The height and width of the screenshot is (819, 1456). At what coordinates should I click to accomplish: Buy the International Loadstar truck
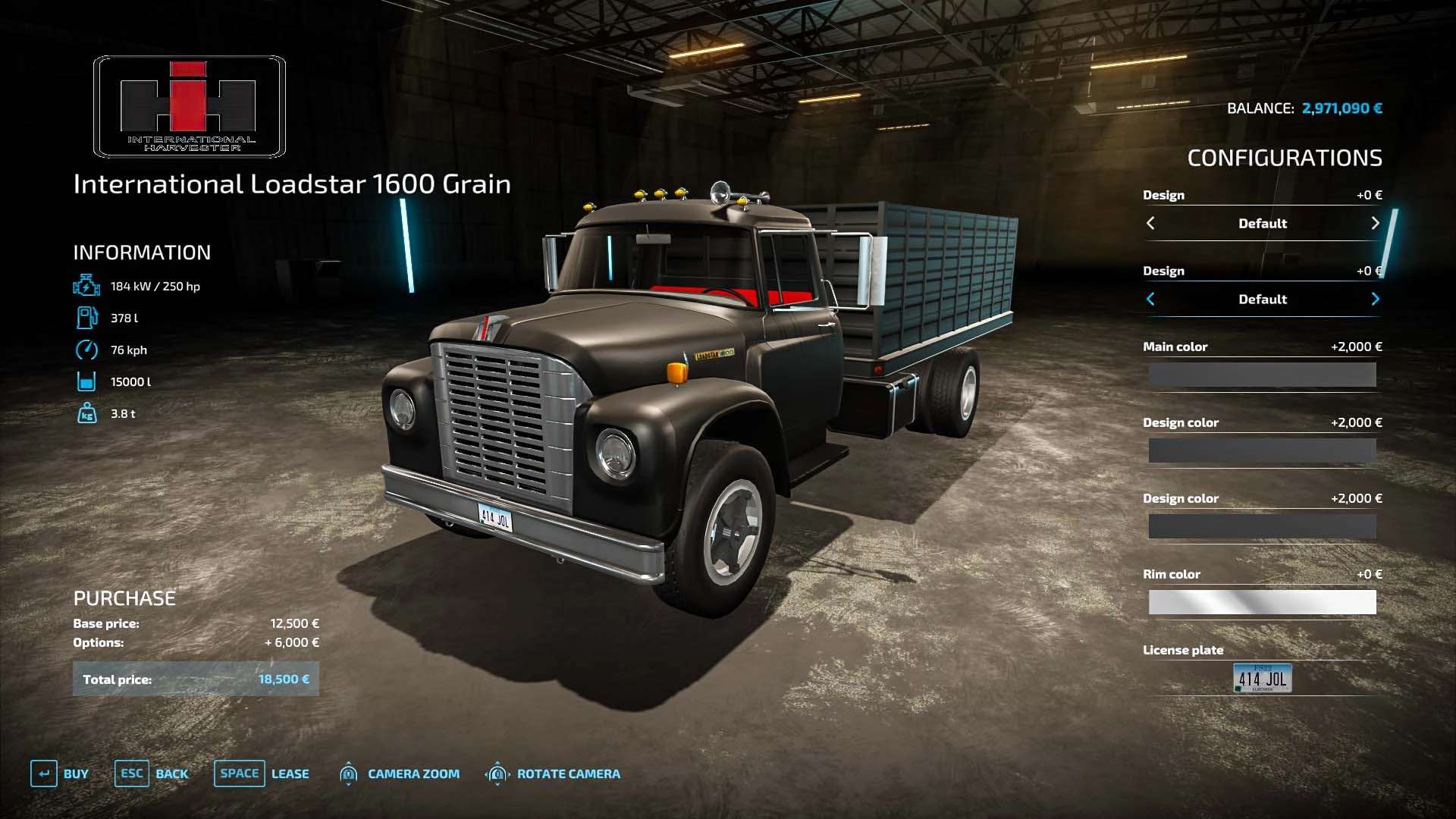(61, 773)
